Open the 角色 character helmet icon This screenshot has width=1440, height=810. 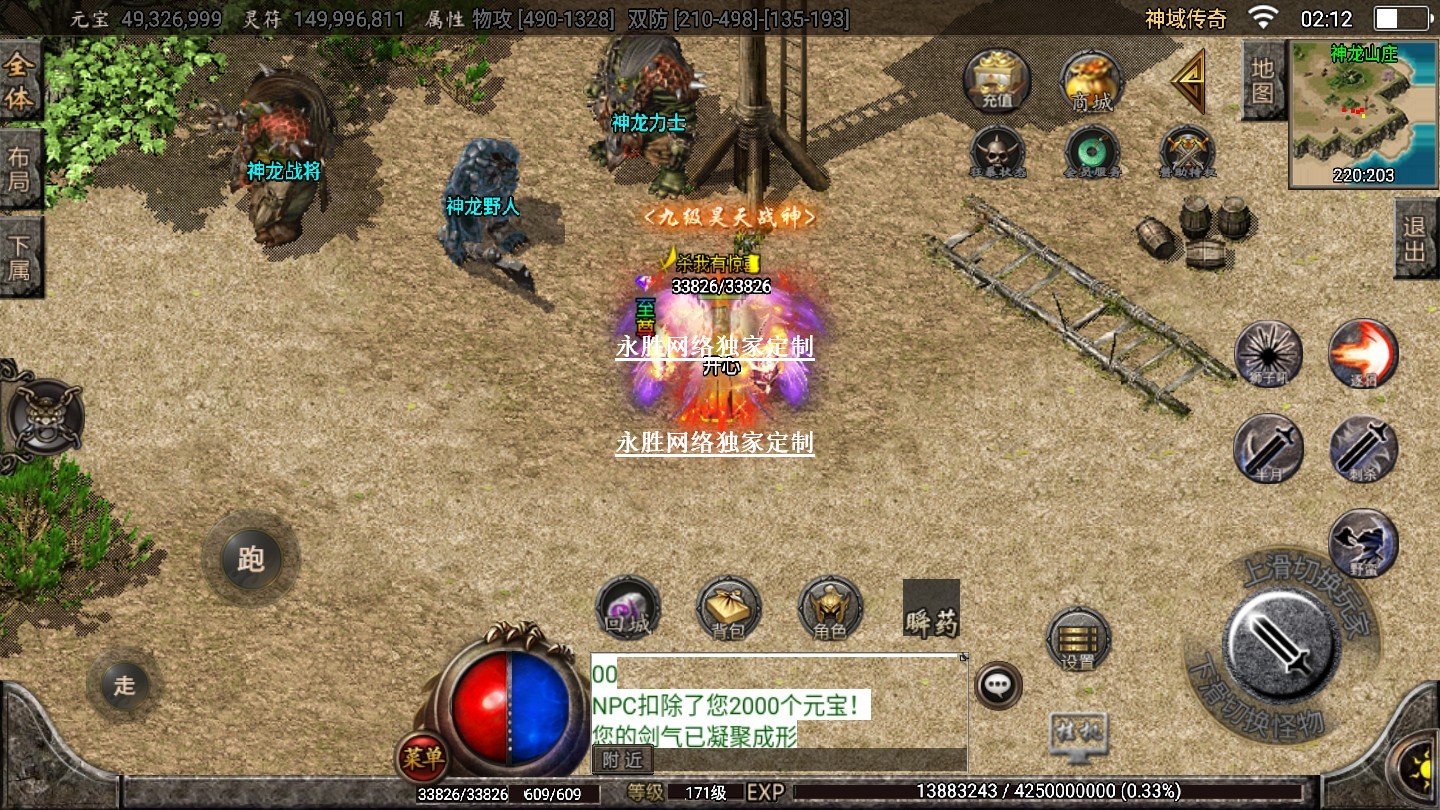tap(830, 608)
